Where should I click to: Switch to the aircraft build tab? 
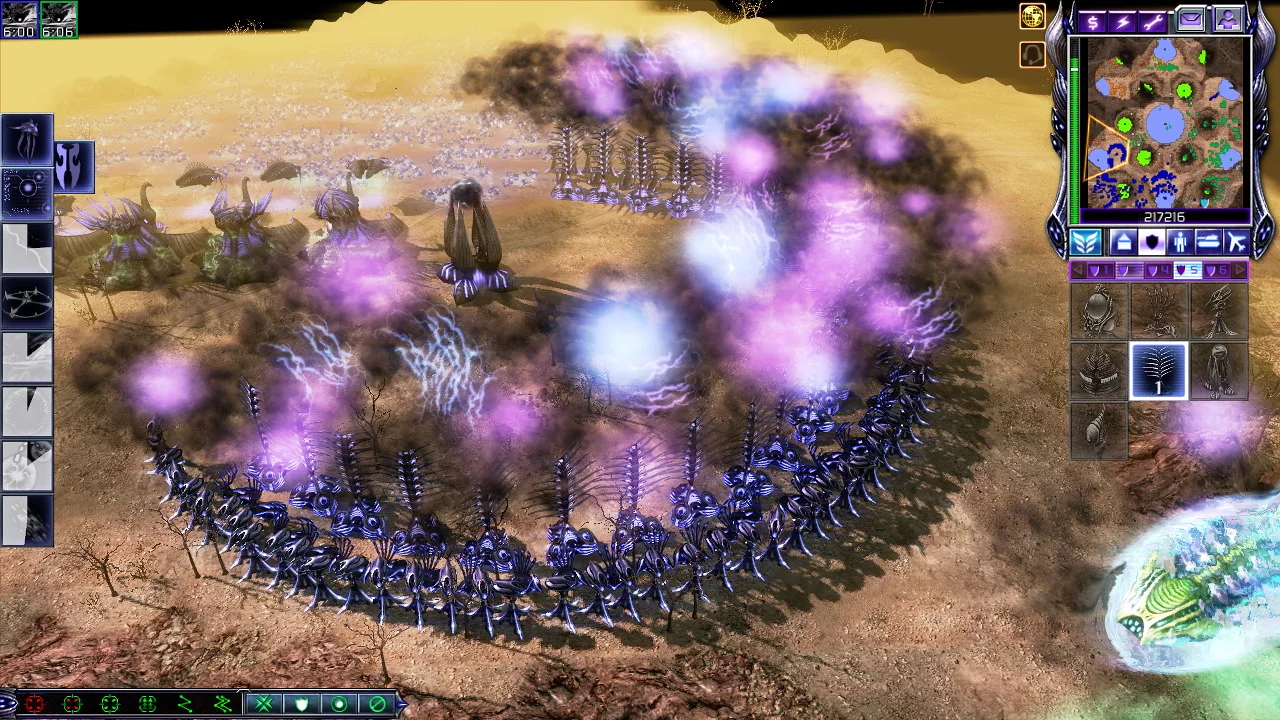pos(1236,242)
